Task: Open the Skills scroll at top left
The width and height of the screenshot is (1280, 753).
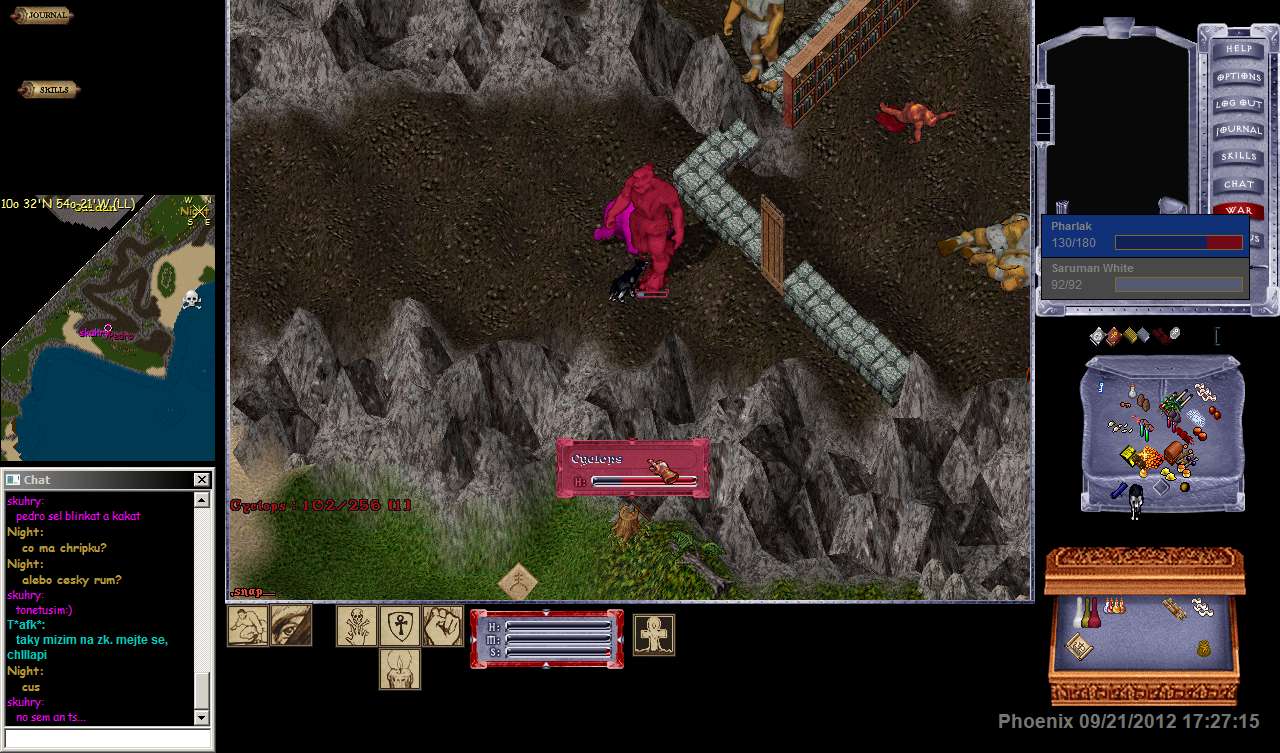Action: coord(49,90)
